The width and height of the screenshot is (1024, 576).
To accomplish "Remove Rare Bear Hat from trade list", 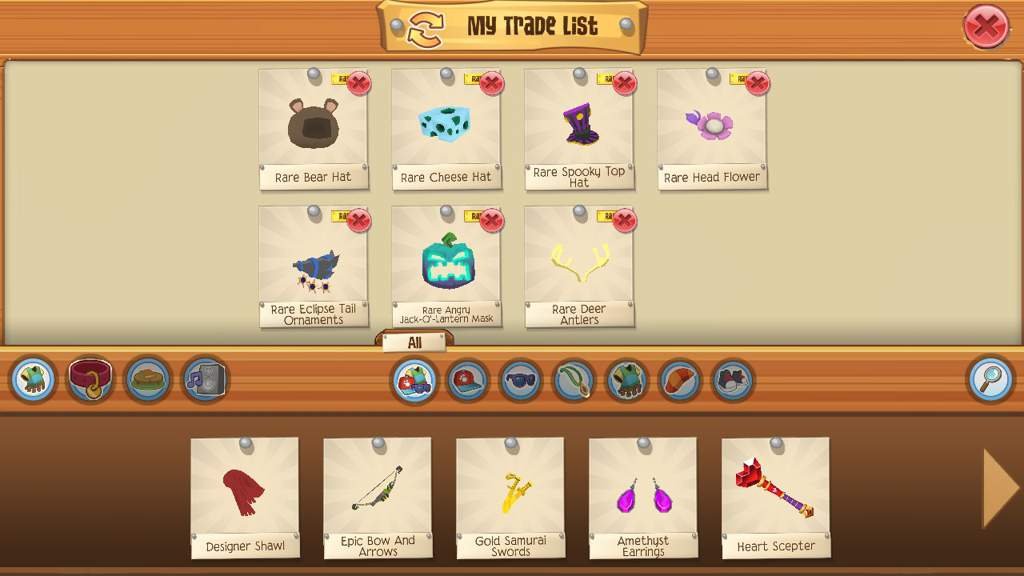I will pos(359,83).
